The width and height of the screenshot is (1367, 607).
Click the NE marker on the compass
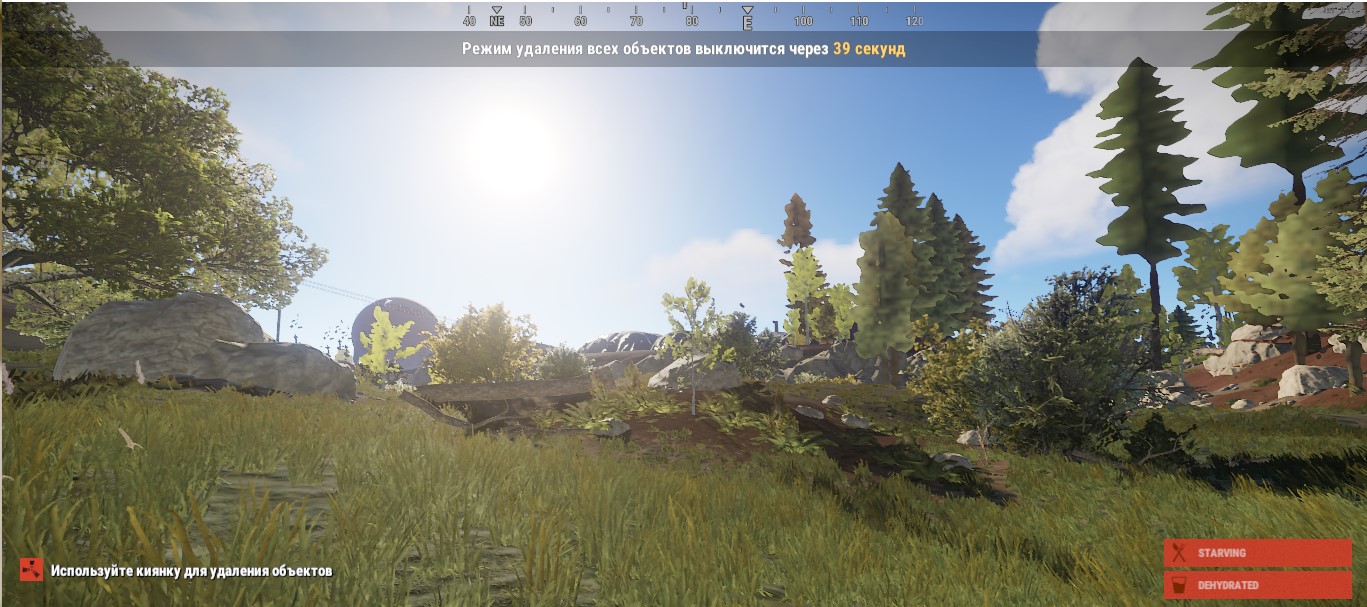[497, 20]
